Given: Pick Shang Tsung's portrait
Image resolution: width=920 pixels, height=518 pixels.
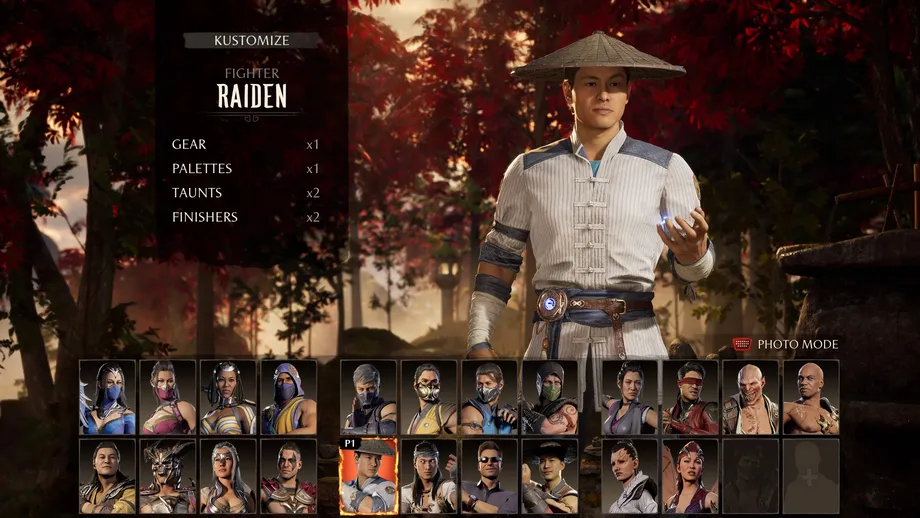Looking at the screenshot, I should [108, 476].
